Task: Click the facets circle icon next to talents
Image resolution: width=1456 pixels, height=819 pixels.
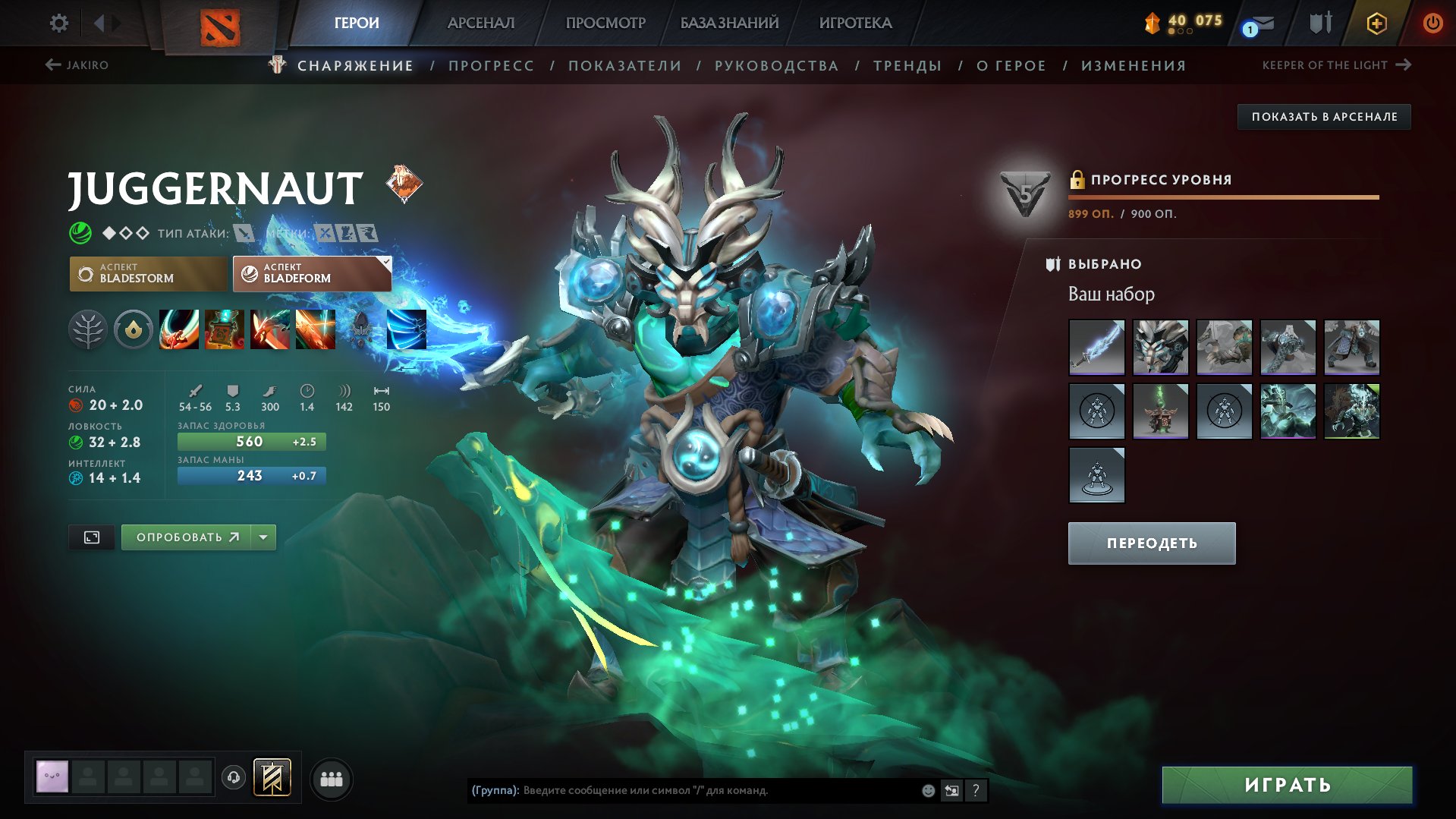Action: 134,329
